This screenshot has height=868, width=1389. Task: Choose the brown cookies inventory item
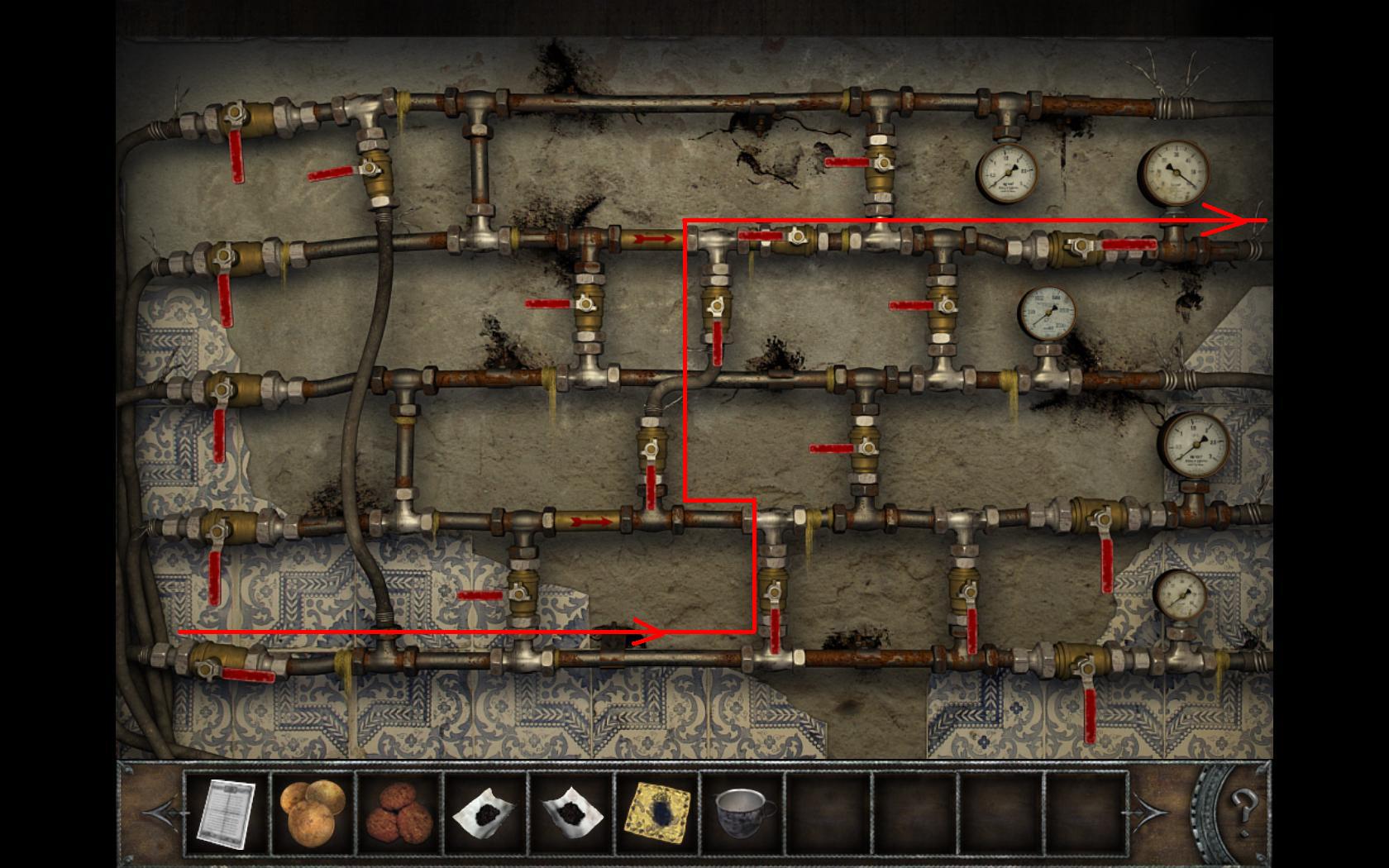399,813
